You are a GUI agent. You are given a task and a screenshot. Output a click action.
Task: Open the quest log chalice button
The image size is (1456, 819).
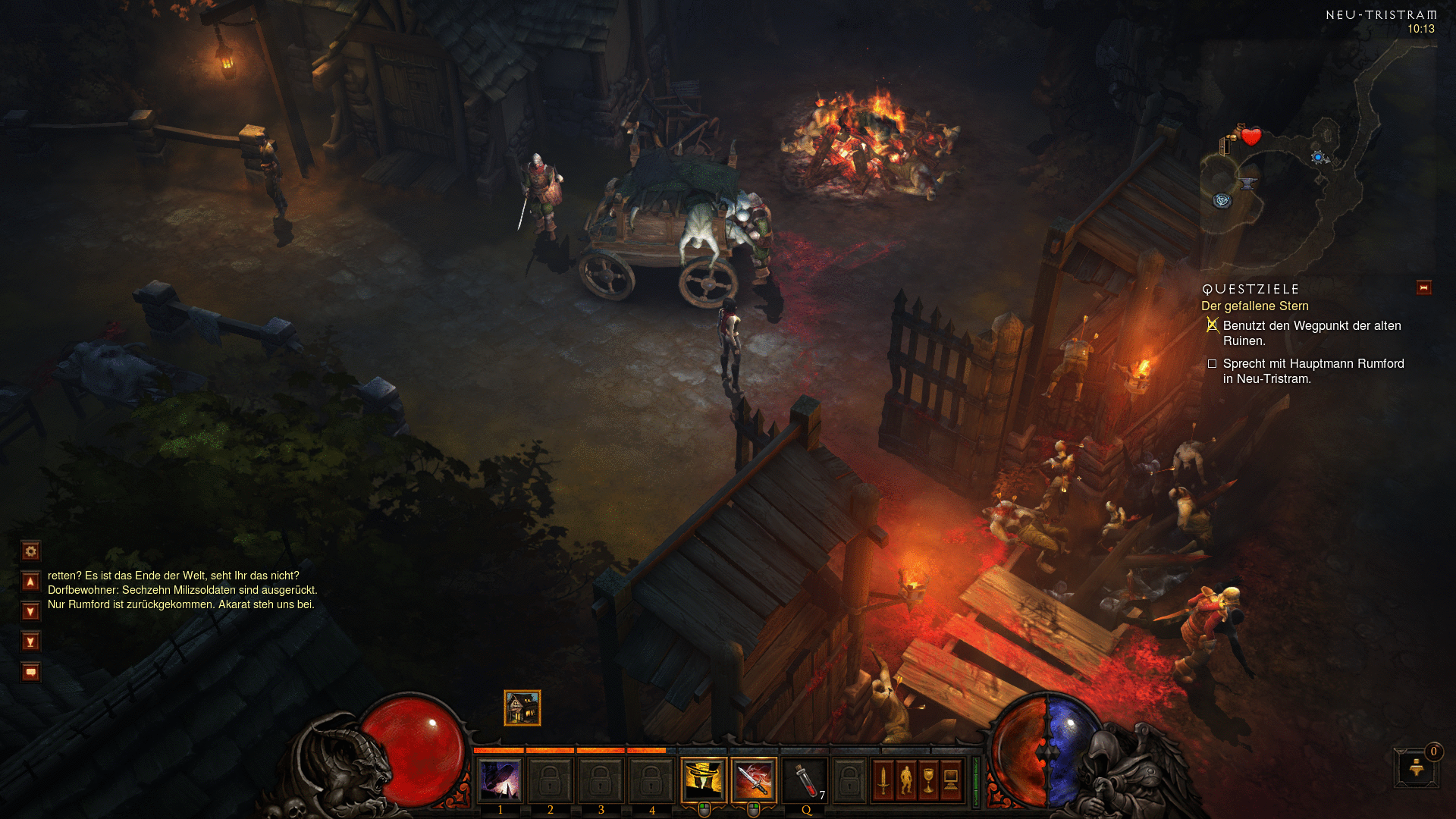point(928,780)
